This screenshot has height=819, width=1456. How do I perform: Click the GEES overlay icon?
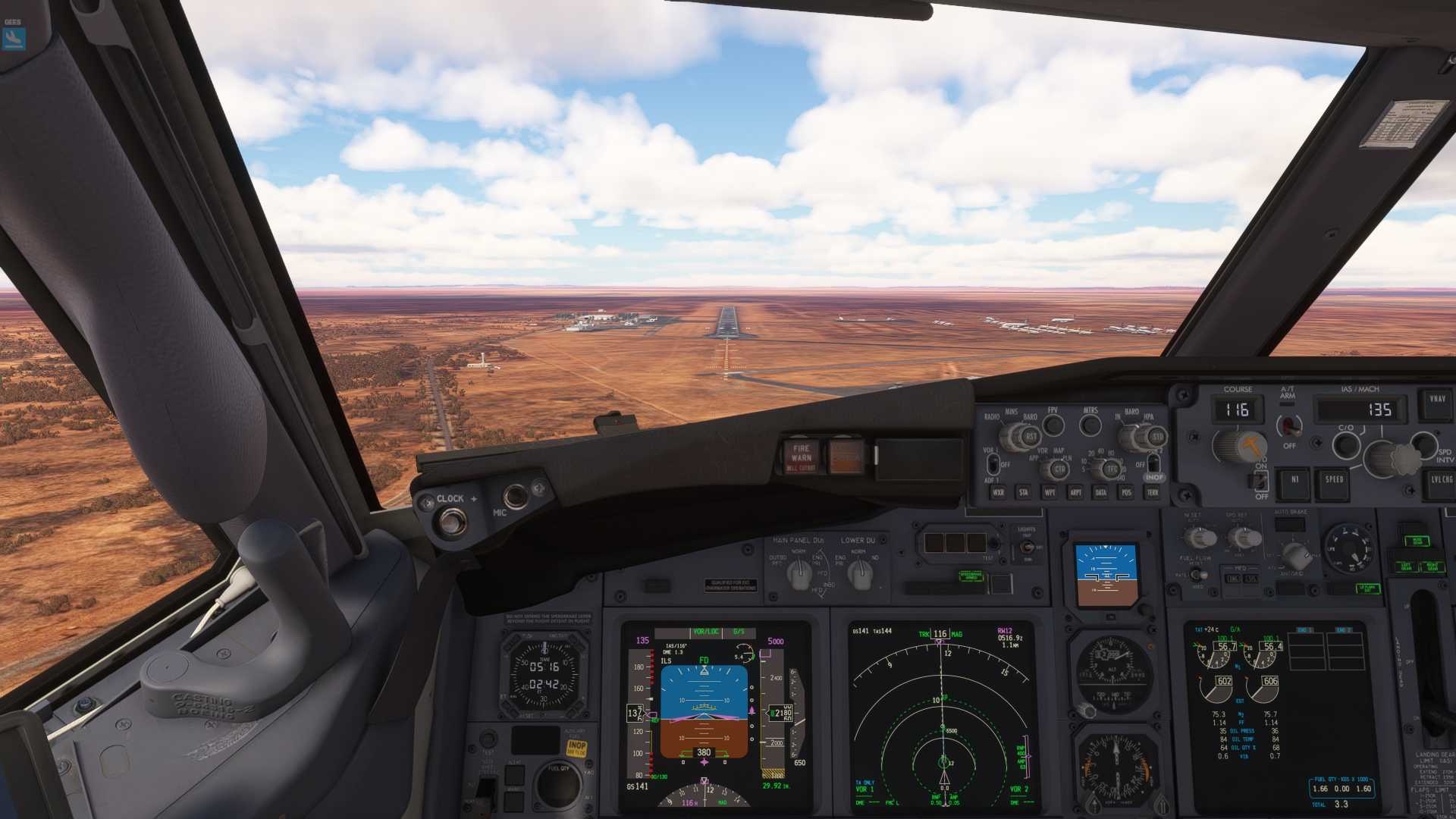point(14,37)
